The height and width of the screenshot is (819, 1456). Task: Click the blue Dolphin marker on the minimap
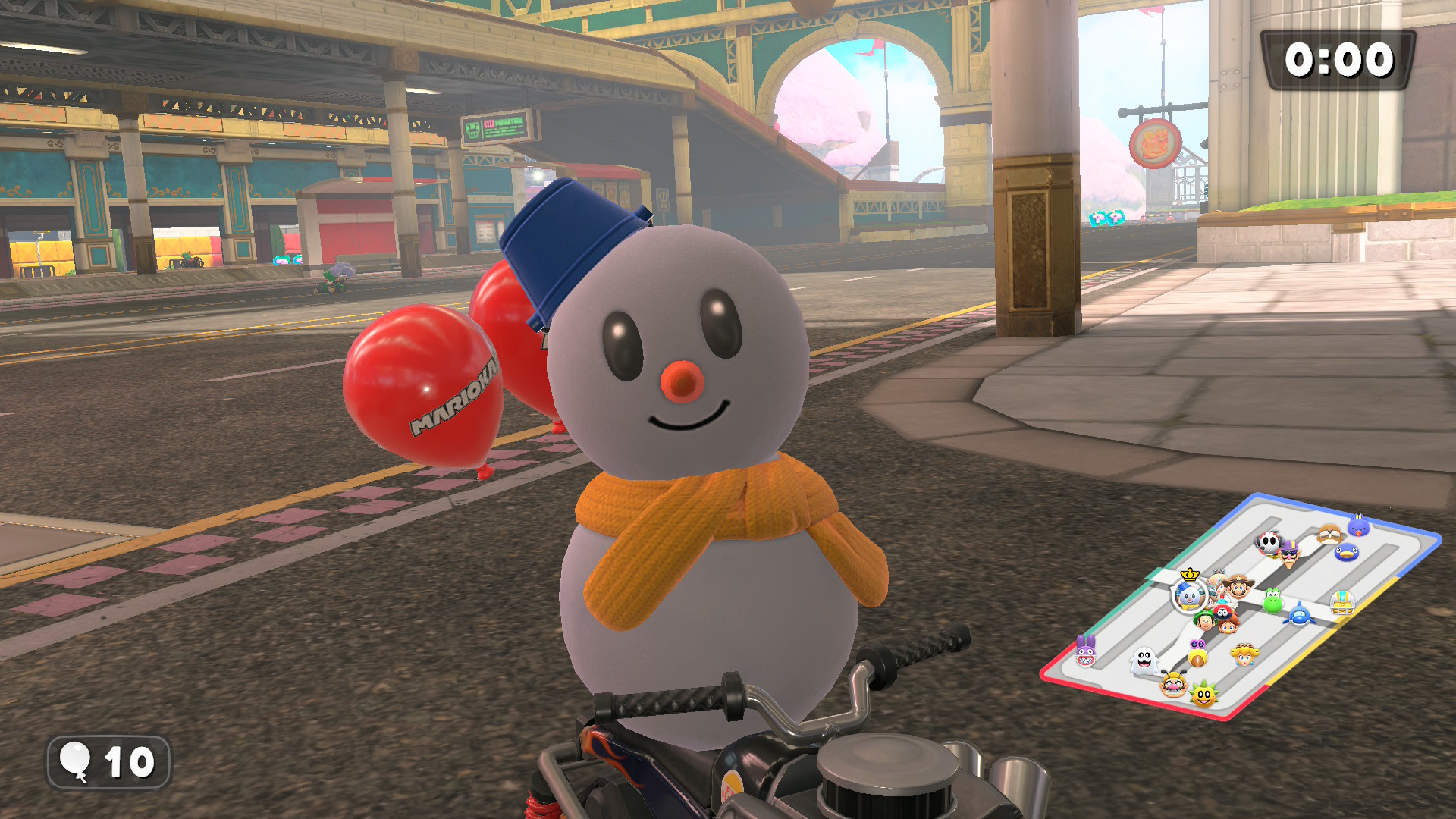tap(1300, 614)
